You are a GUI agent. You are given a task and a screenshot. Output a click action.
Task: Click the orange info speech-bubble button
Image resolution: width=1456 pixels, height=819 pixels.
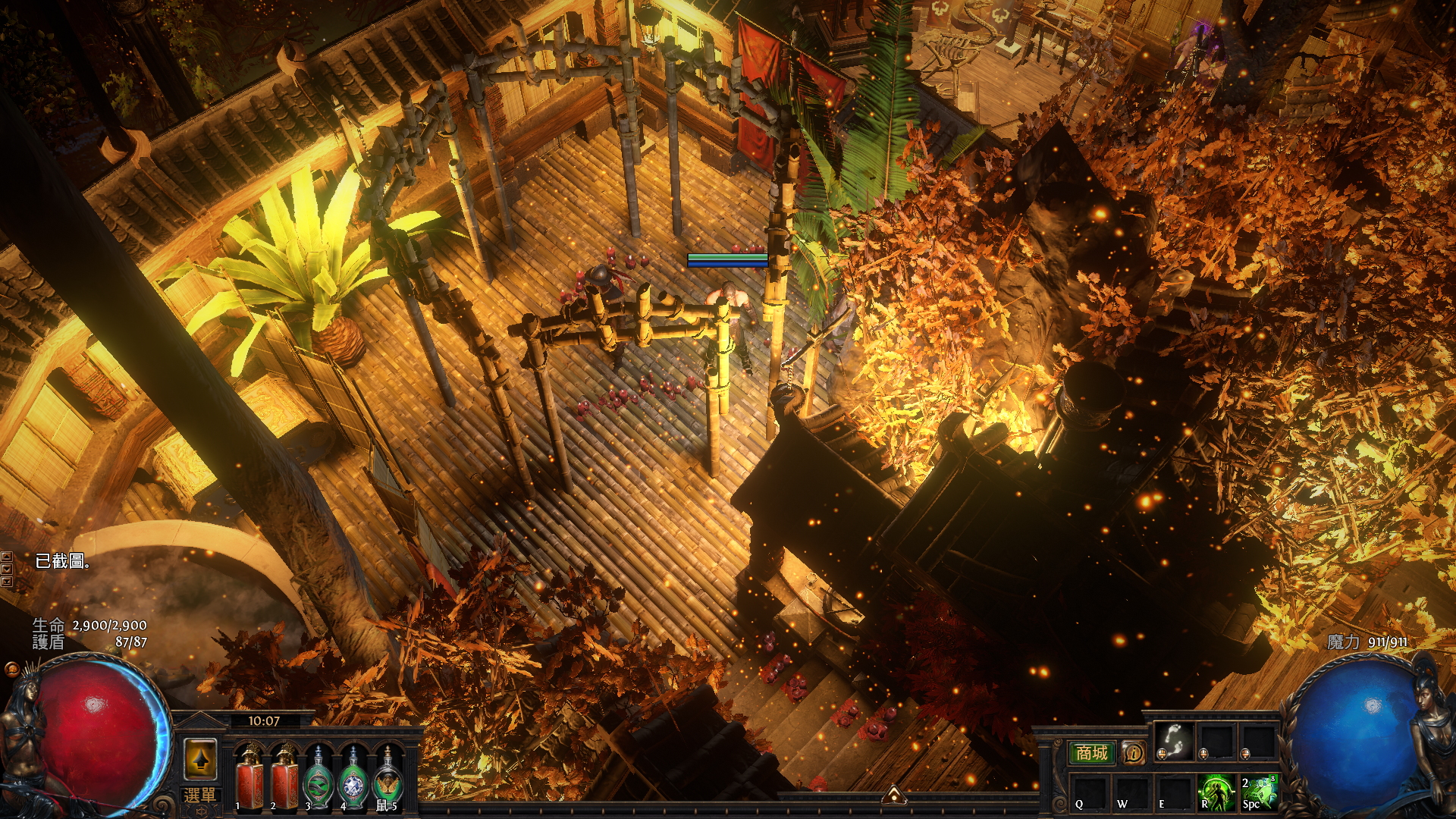point(1134,753)
